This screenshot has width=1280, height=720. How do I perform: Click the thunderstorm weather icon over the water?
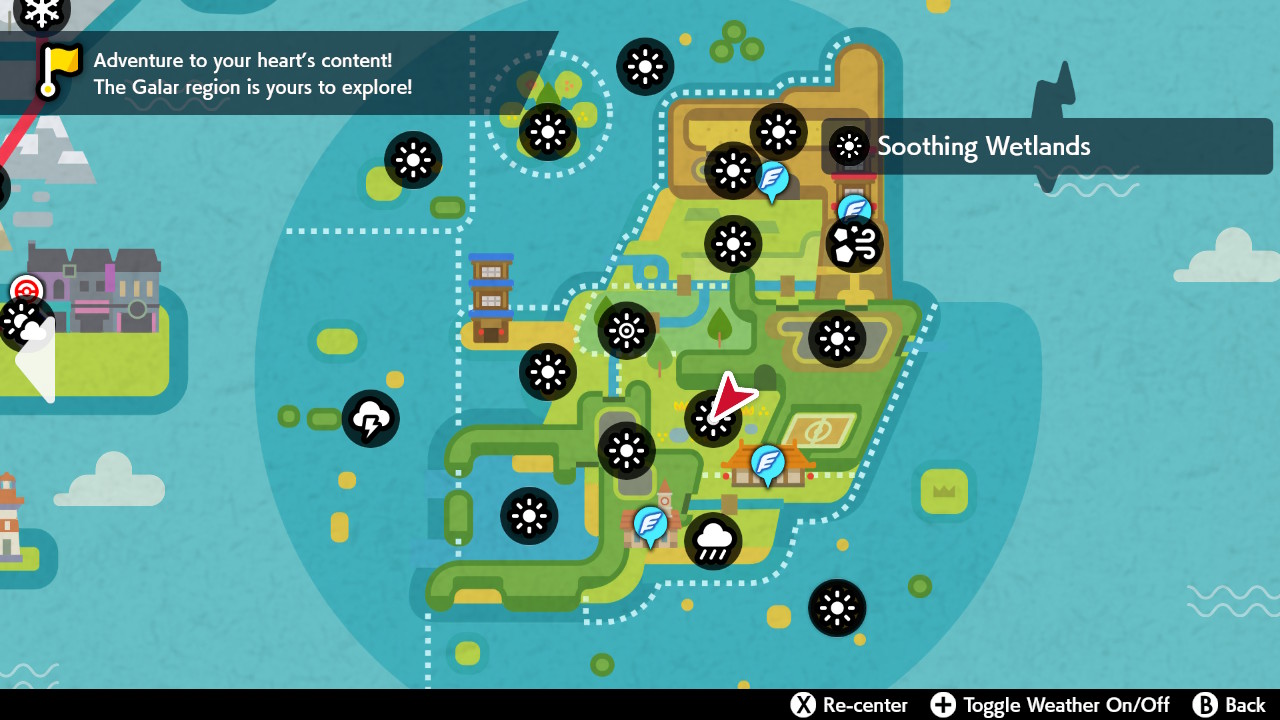pos(371,418)
